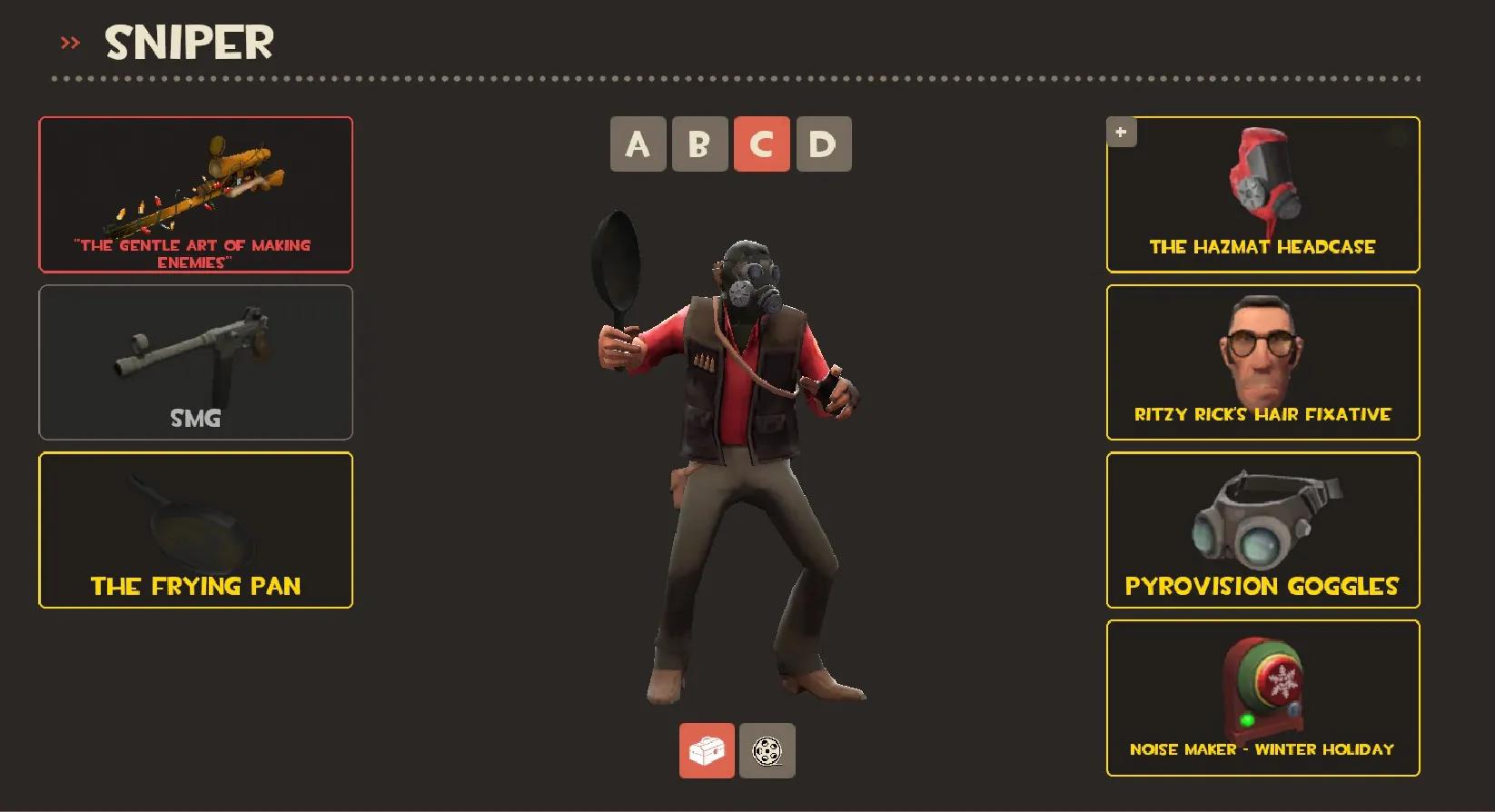Image resolution: width=1495 pixels, height=812 pixels.
Task: Click "THE GENTLE ART OF MAKING ENEMIES" text
Action: tap(192, 253)
